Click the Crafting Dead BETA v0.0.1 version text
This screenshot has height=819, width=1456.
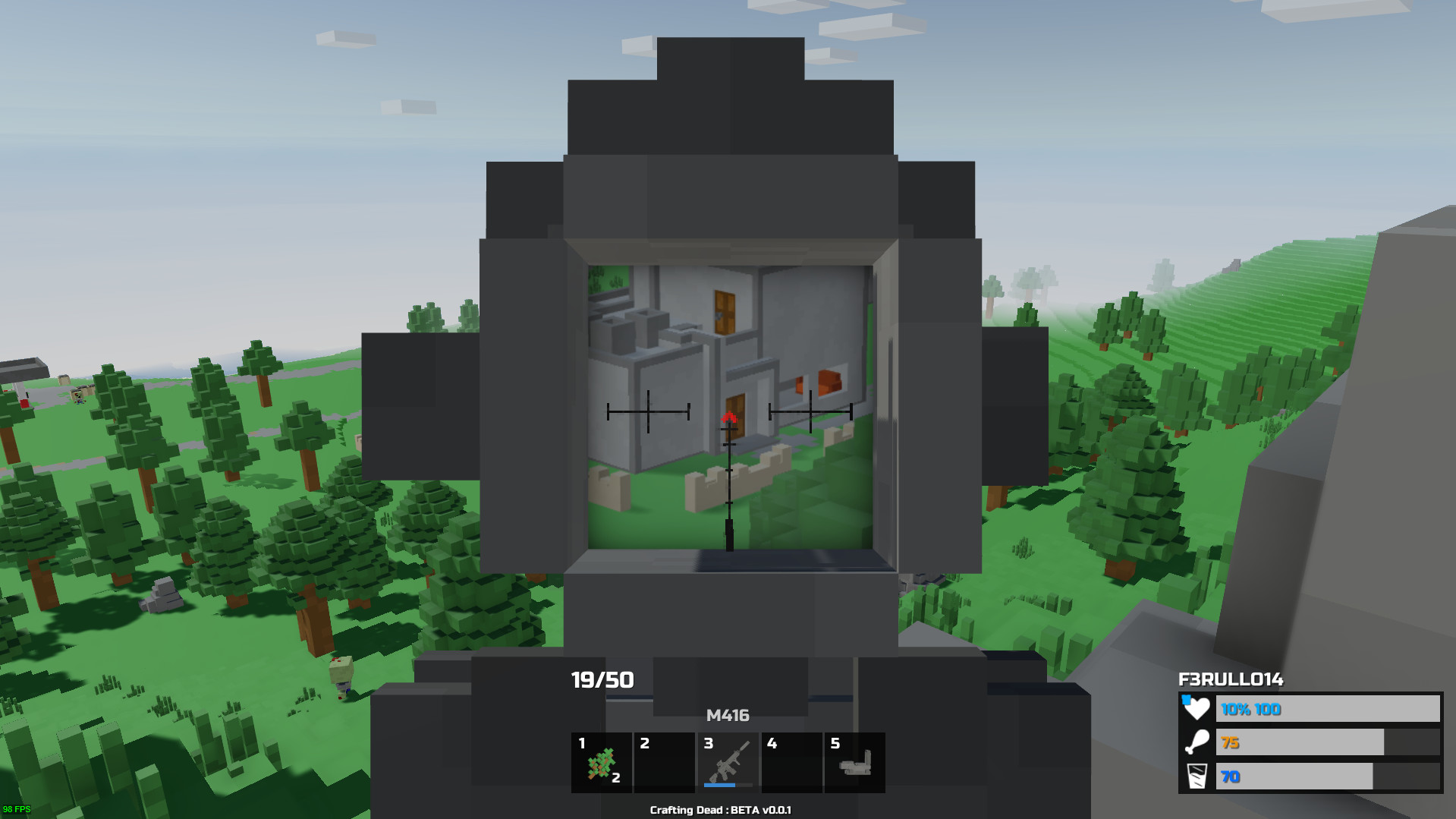point(720,810)
